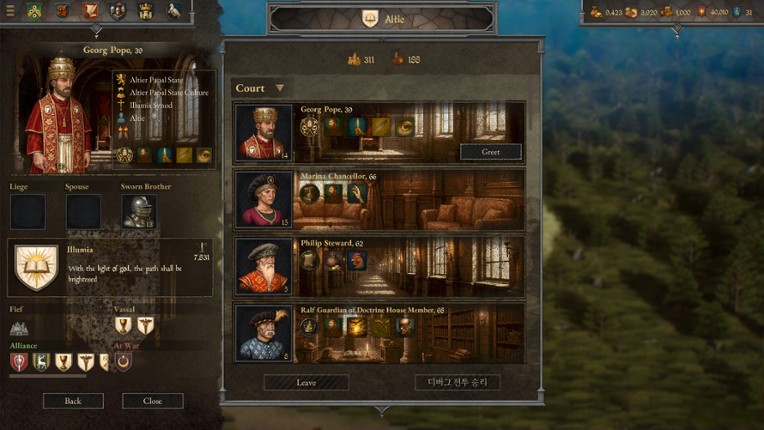The width and height of the screenshot is (764, 430).
Task: Go back from the character panel
Action: 73,401
